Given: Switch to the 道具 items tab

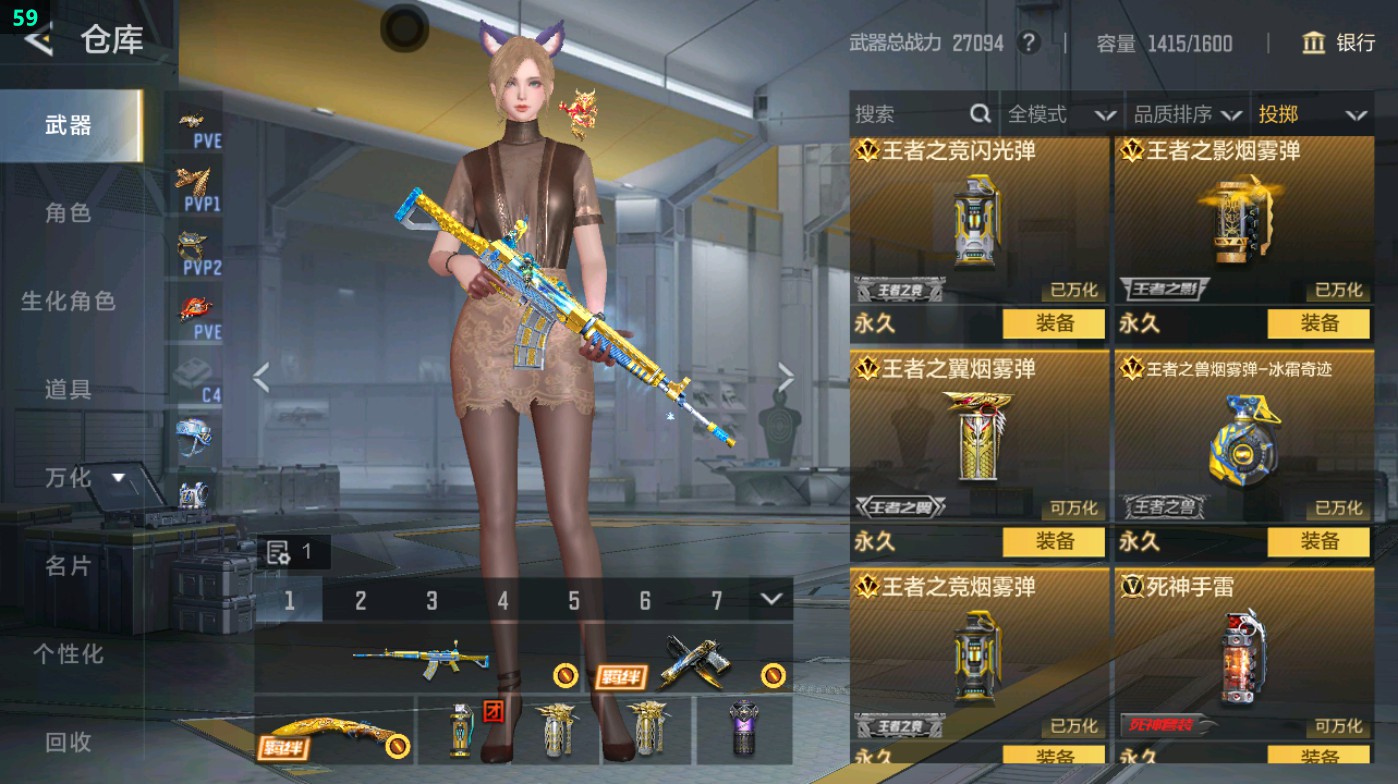Looking at the screenshot, I should (x=70, y=390).
